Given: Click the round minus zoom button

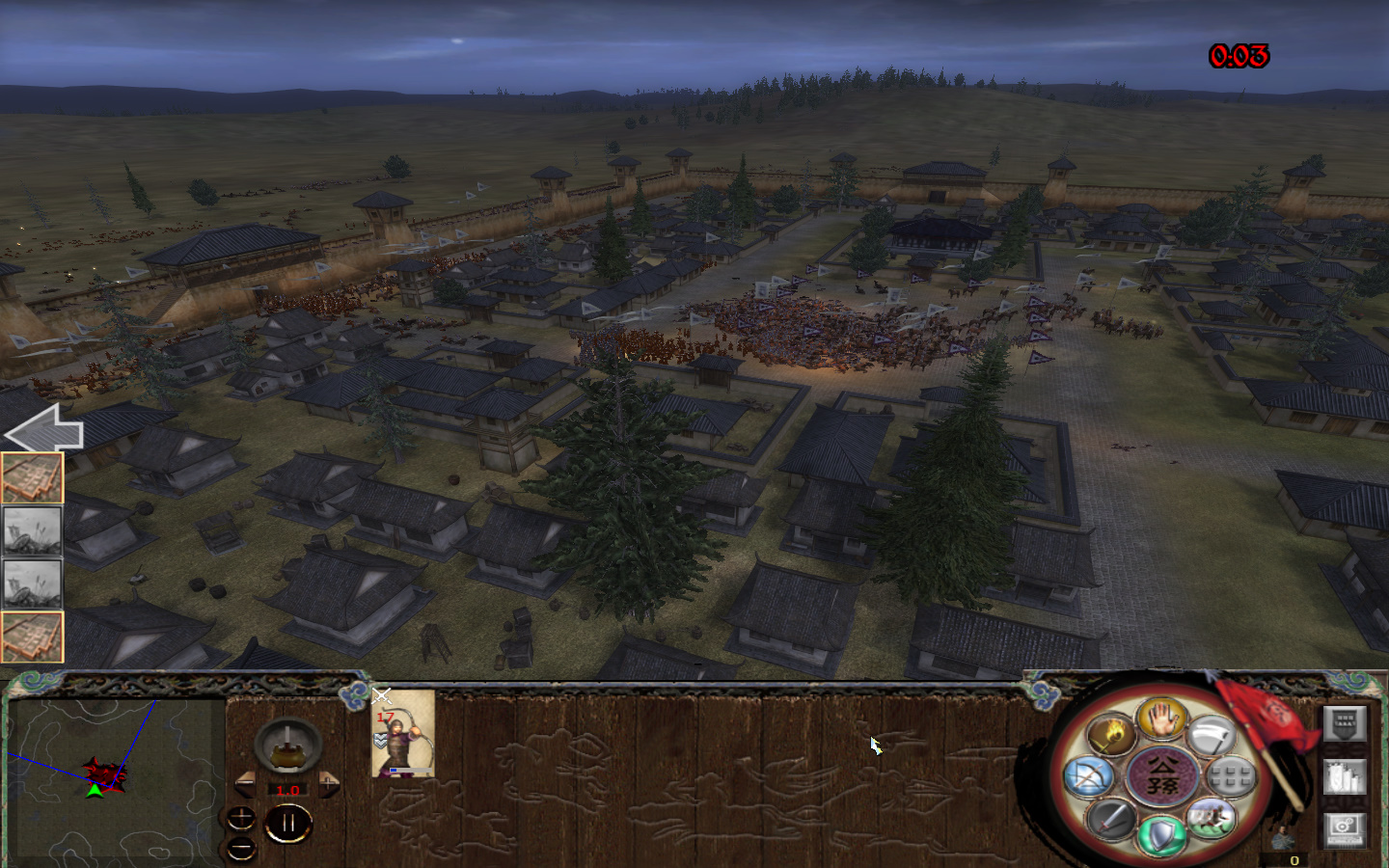Looking at the screenshot, I should (241, 849).
